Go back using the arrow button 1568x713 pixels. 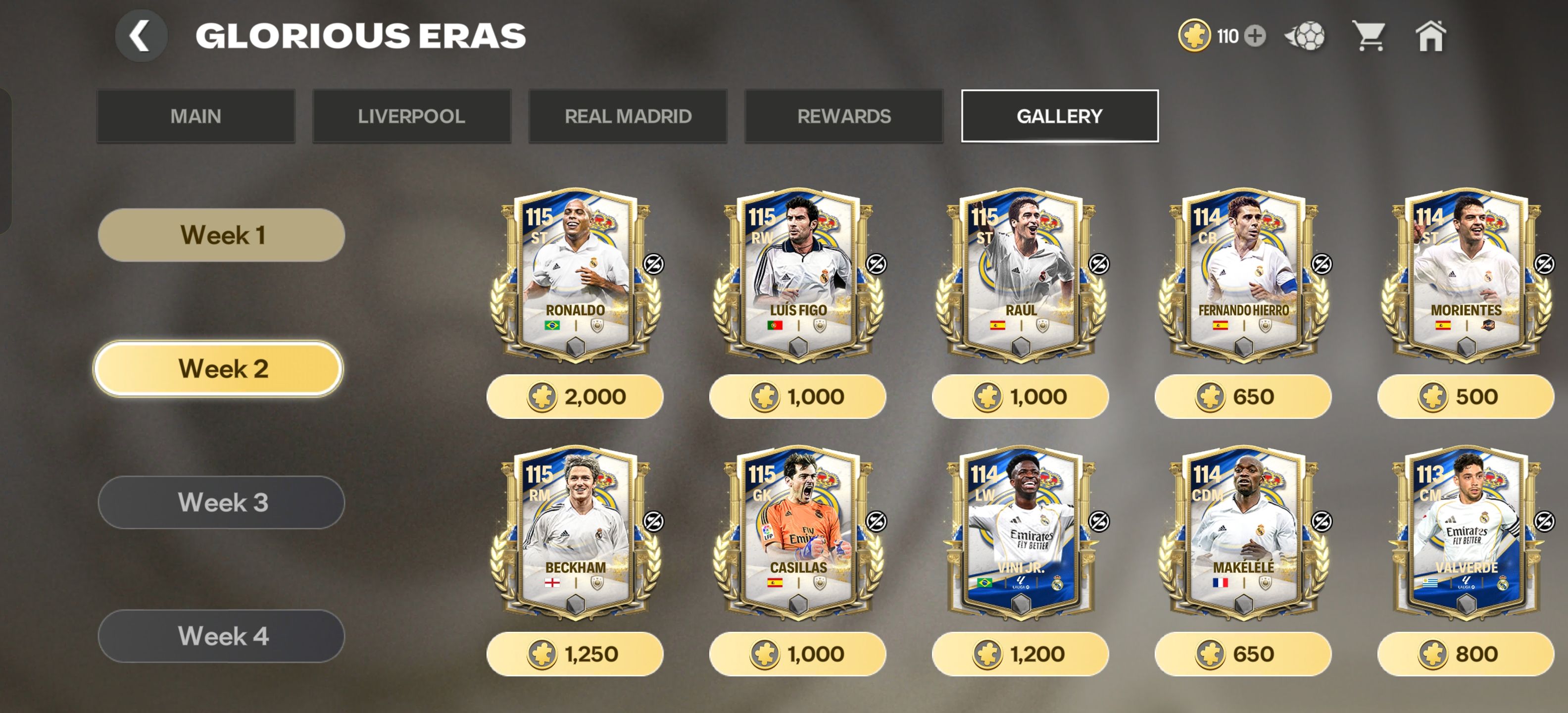pos(141,36)
